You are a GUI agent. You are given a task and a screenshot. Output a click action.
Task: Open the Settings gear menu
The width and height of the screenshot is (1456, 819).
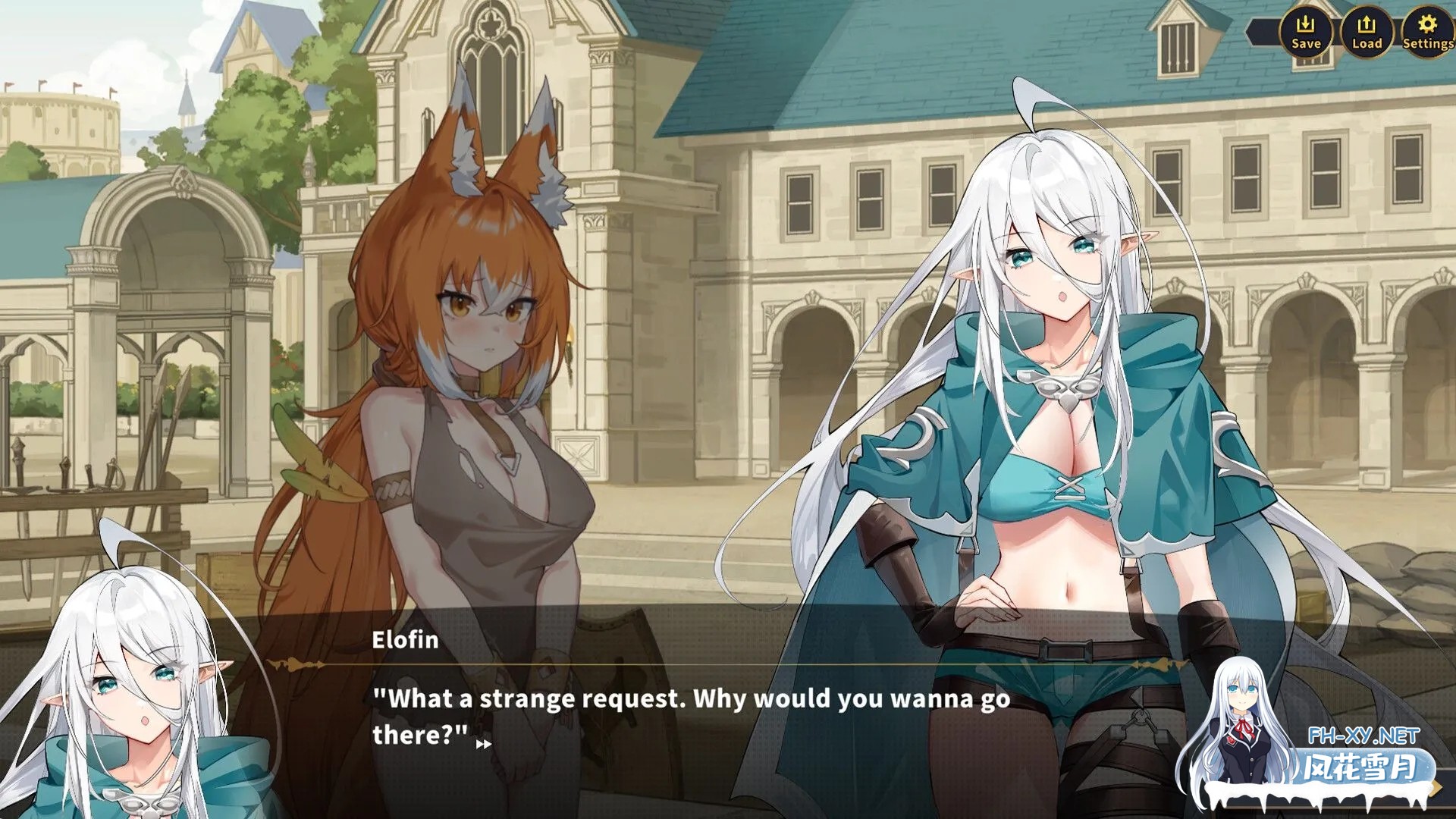(x=1427, y=32)
